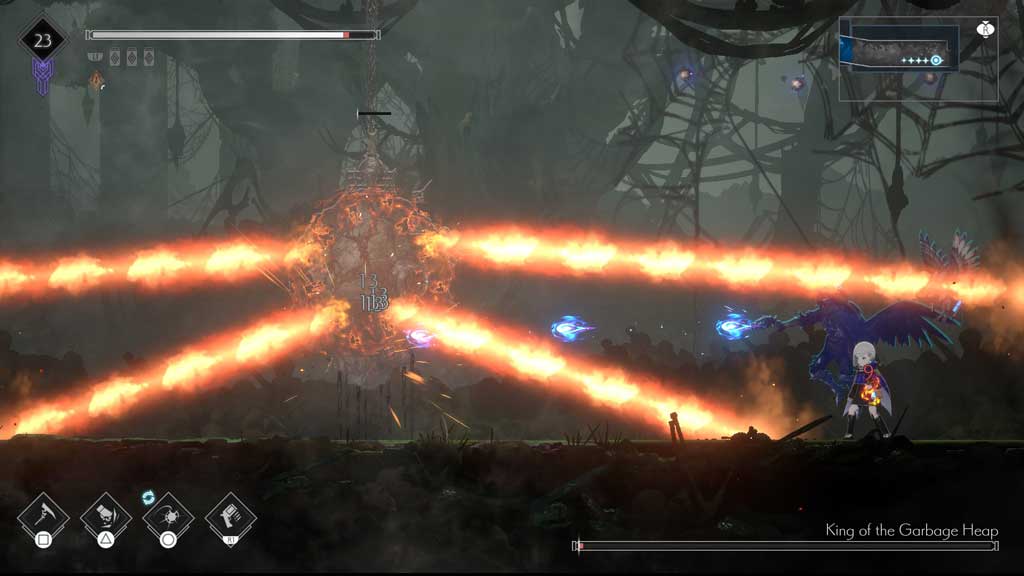This screenshot has height=576, width=1024.
Task: Open the minimap in the corner
Action: tap(918, 59)
